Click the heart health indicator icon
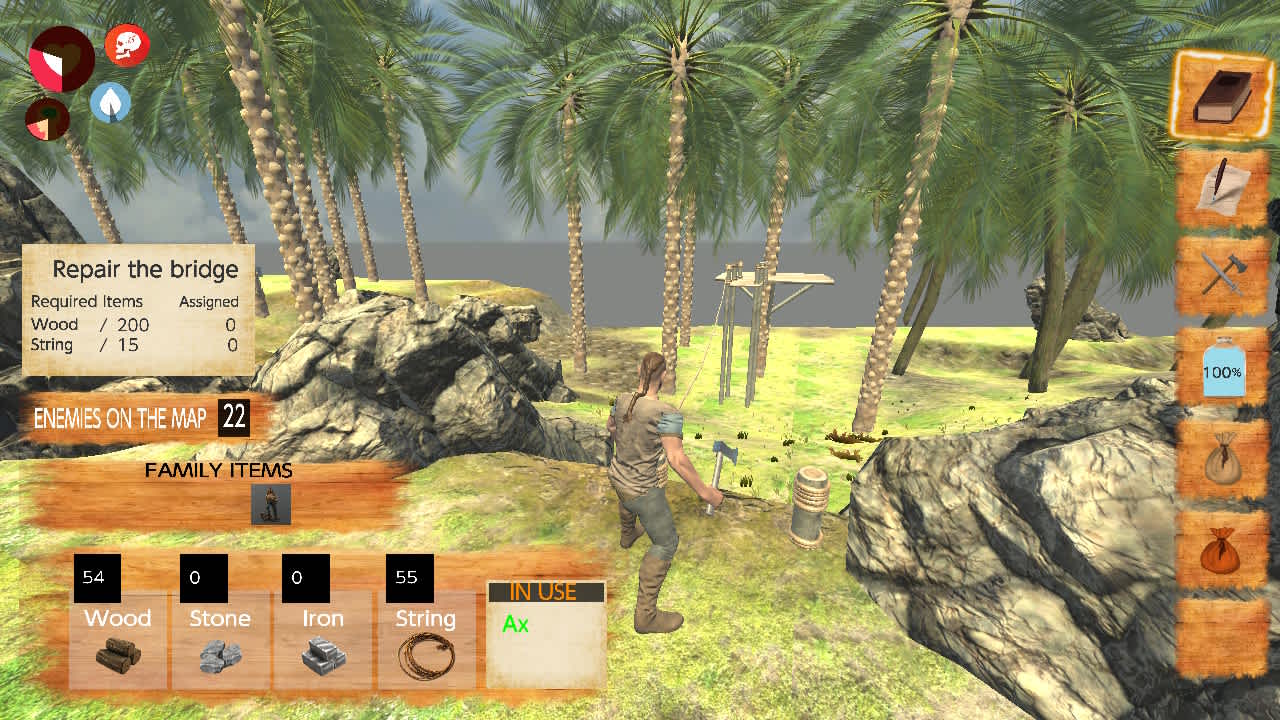The image size is (1280, 720). 62,58
